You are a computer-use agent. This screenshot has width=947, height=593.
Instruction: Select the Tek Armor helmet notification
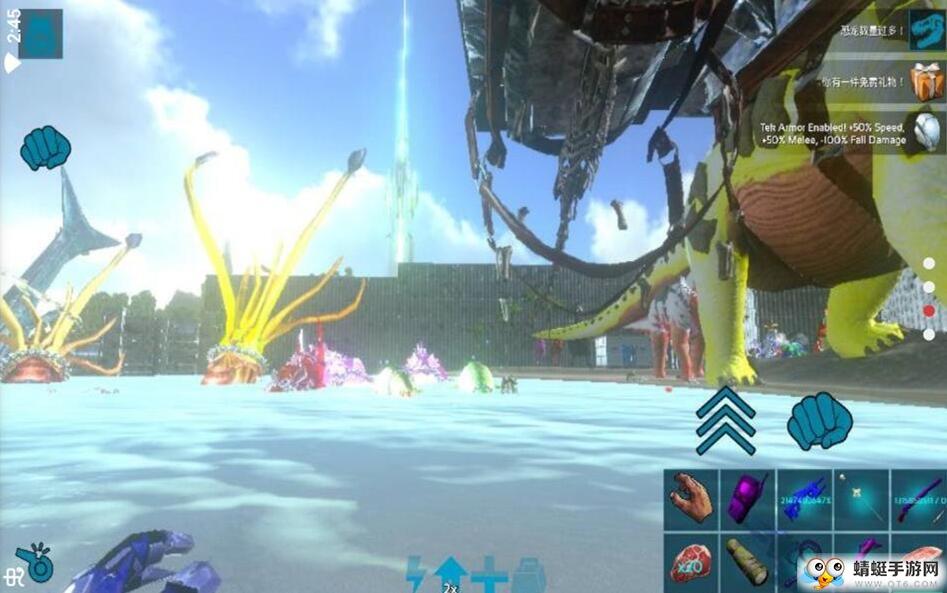coord(927,131)
